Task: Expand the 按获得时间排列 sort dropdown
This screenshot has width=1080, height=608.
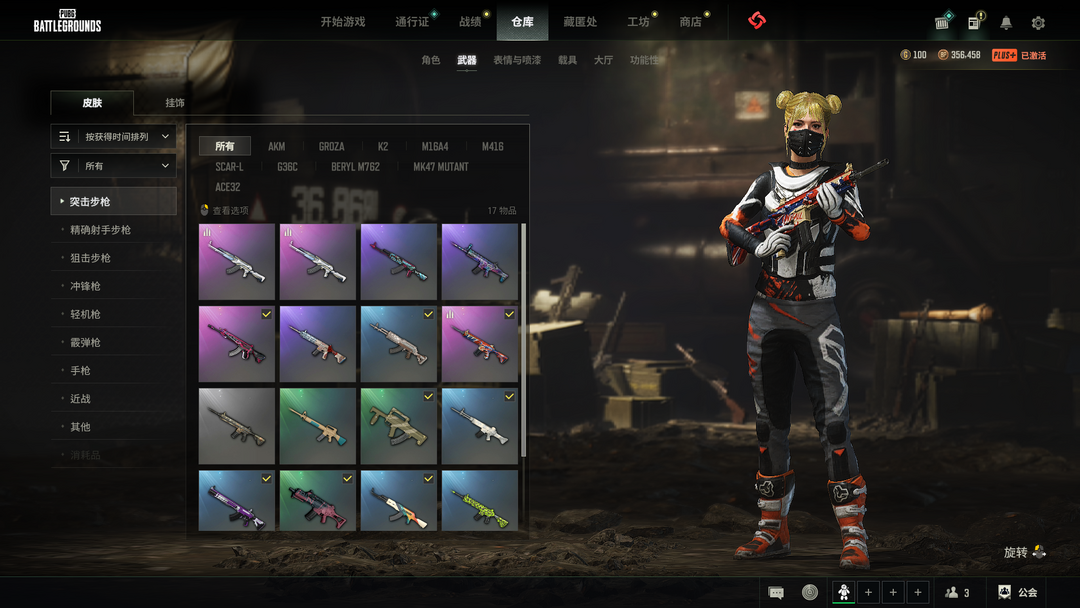Action: [114, 137]
